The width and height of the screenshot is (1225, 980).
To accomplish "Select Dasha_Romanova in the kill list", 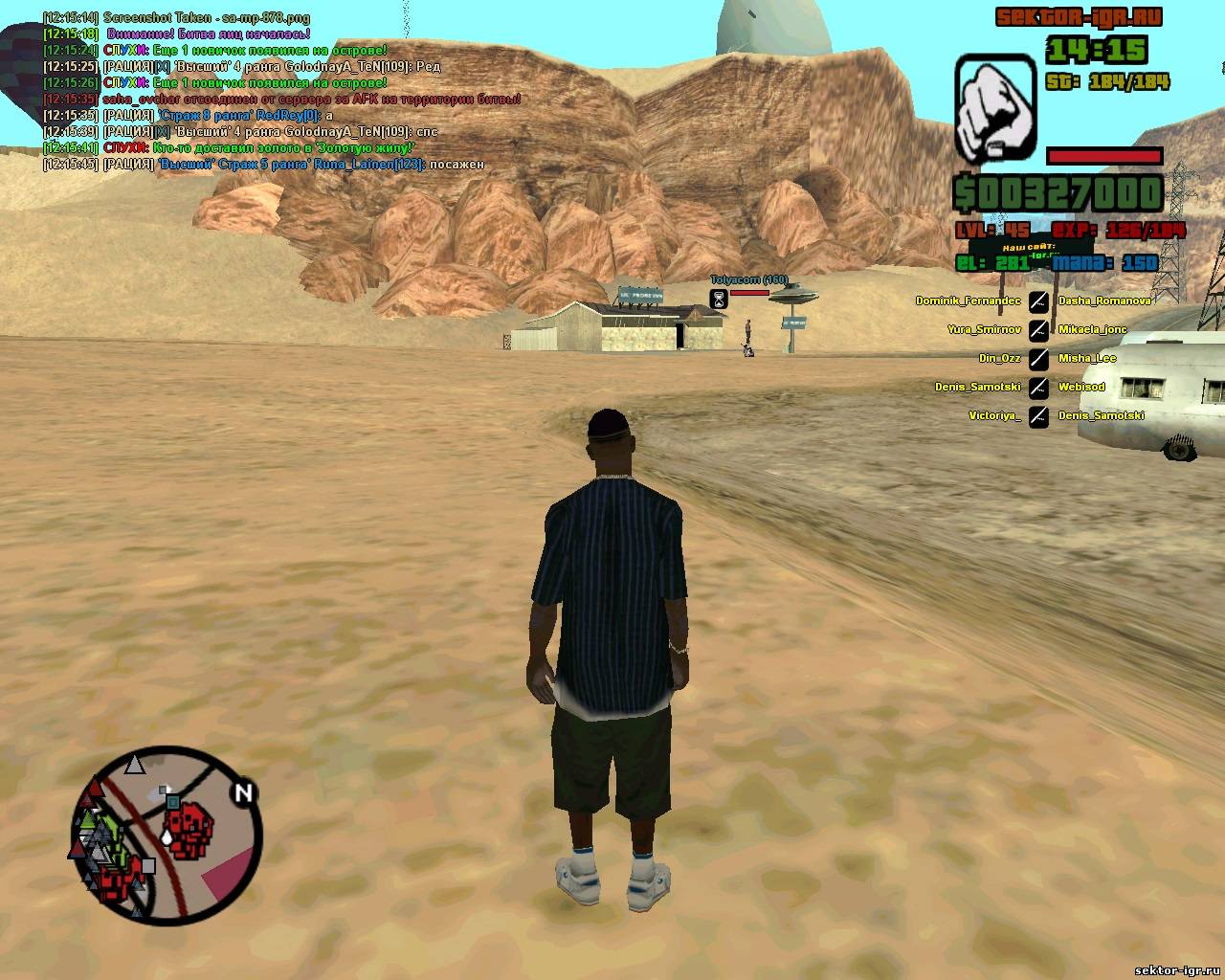I will (1104, 301).
